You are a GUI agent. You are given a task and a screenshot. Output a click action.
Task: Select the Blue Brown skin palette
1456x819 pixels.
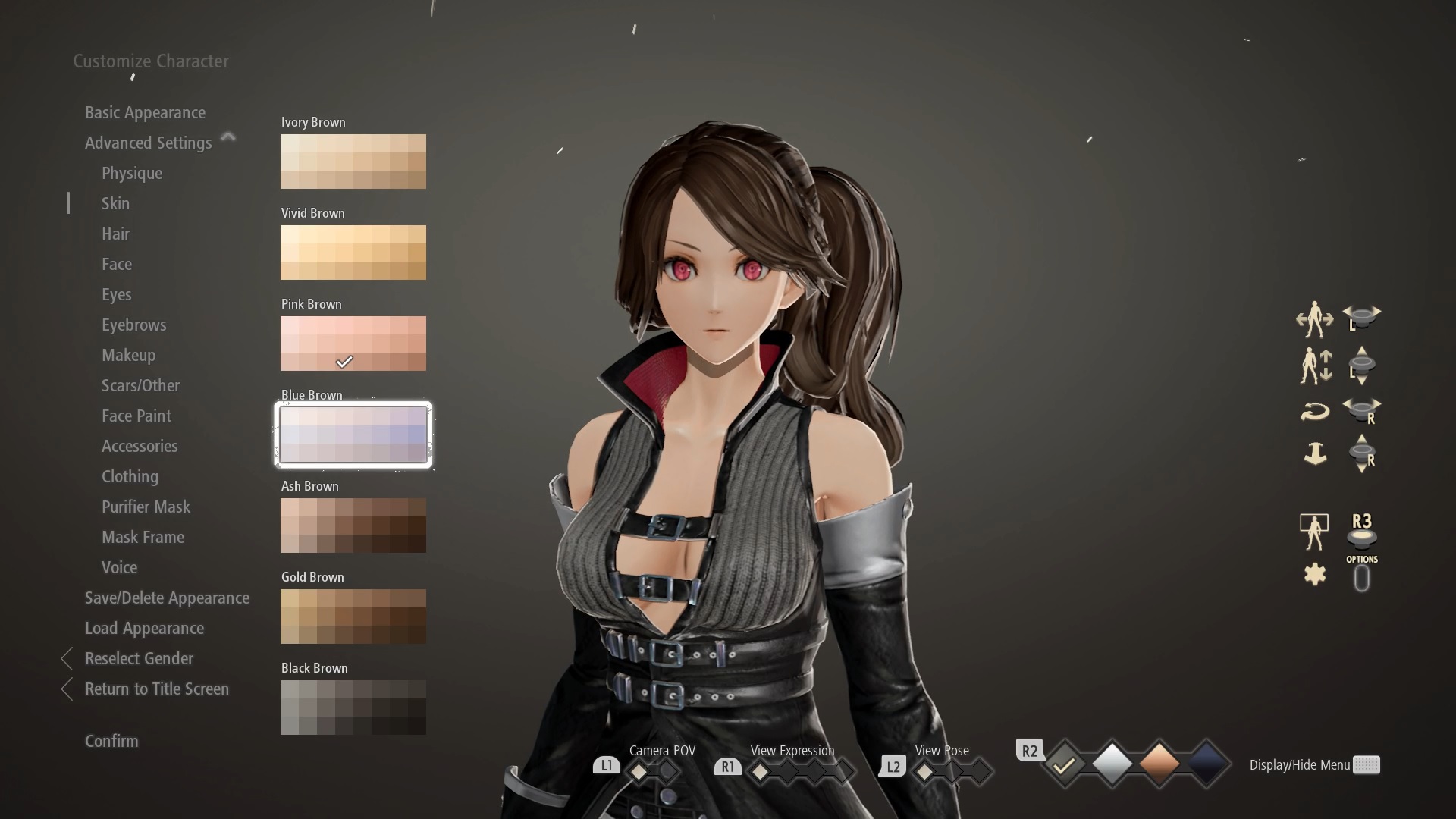click(x=353, y=435)
